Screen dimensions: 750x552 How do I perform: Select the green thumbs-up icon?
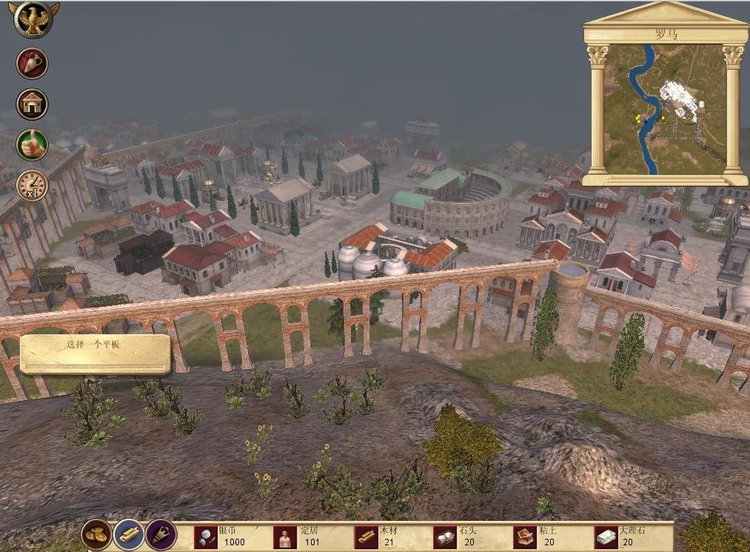tap(32, 144)
